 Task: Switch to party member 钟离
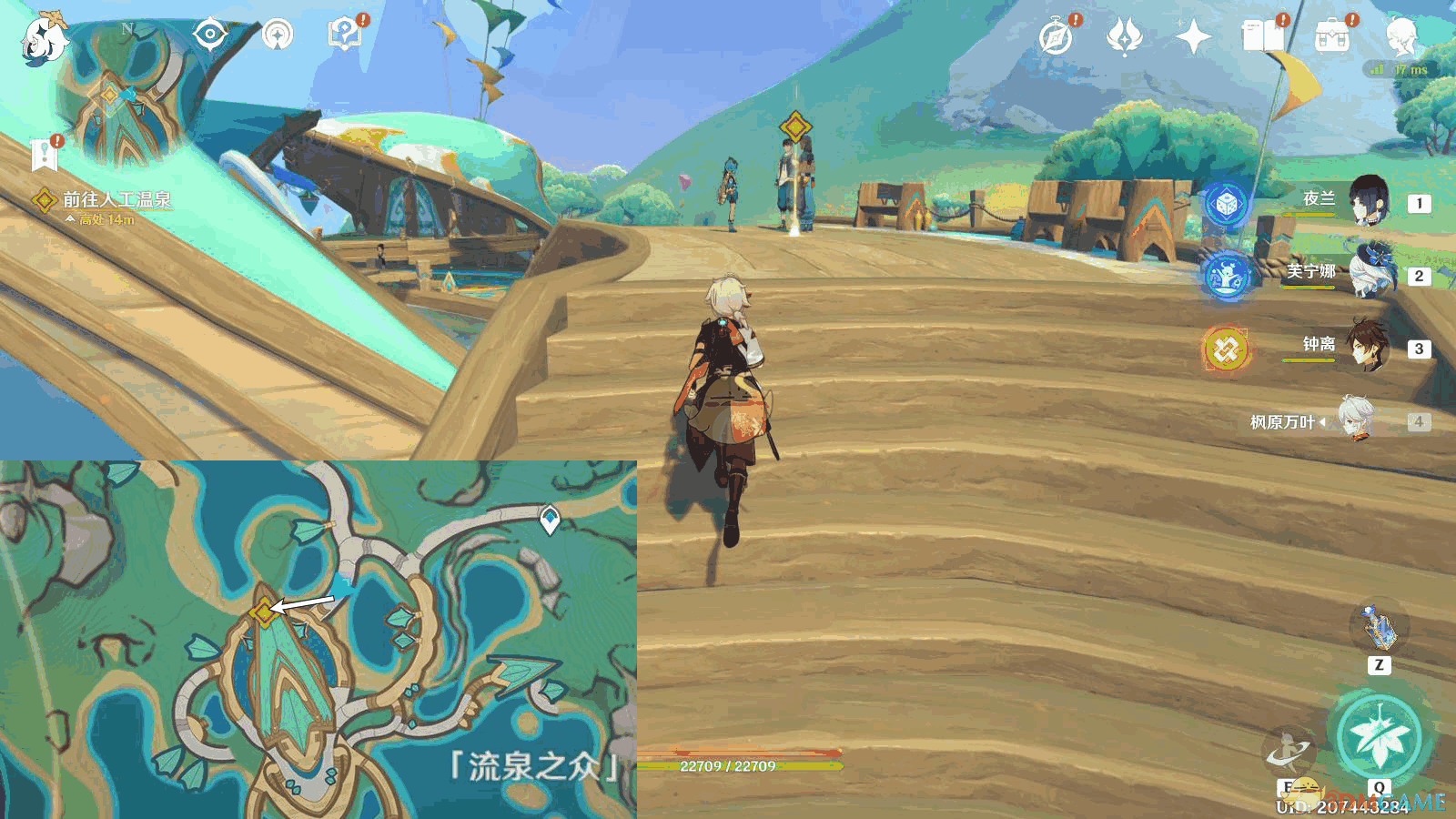1368,346
